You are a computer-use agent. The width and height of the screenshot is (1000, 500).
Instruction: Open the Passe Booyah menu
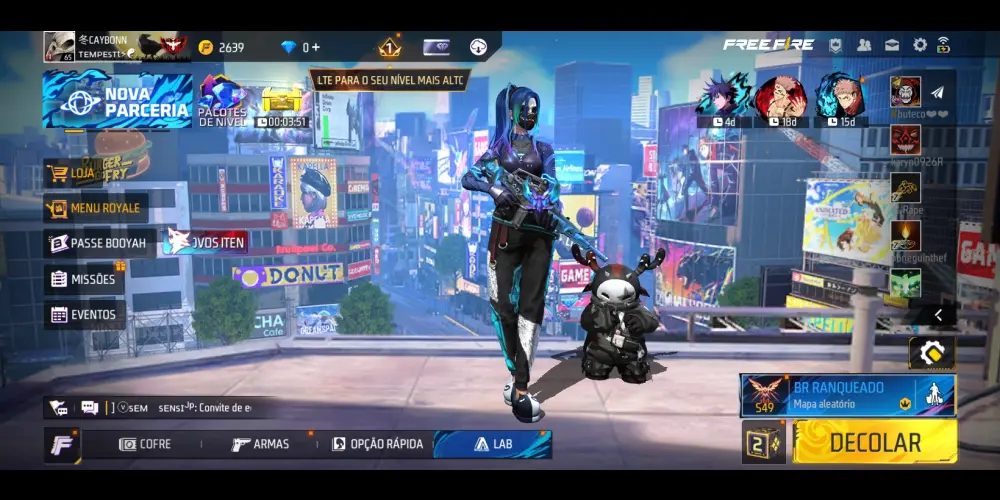(97, 243)
